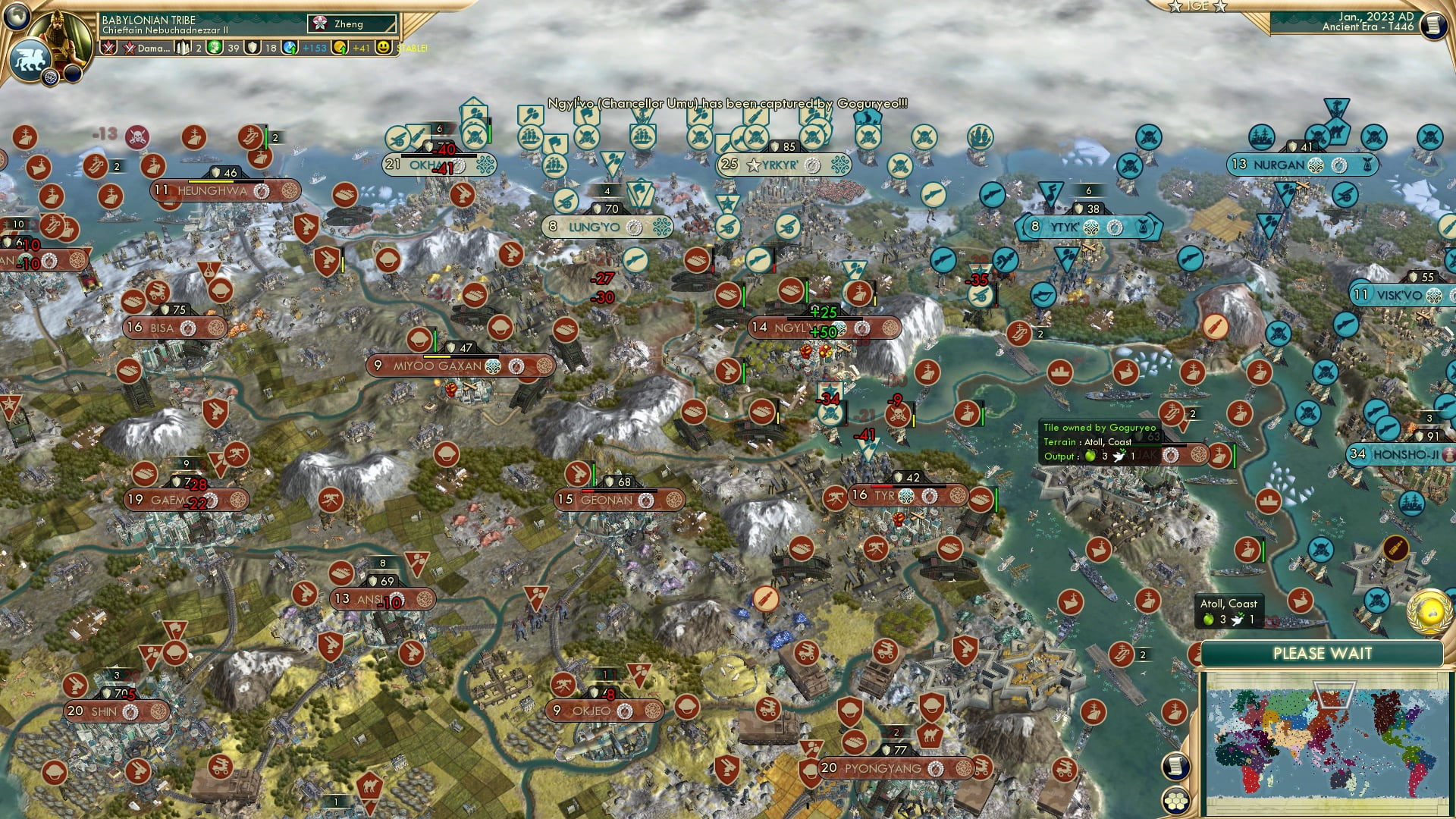Click the BABYLONIAN TRIBE title banner
The width and height of the screenshot is (1456, 819).
(x=148, y=20)
